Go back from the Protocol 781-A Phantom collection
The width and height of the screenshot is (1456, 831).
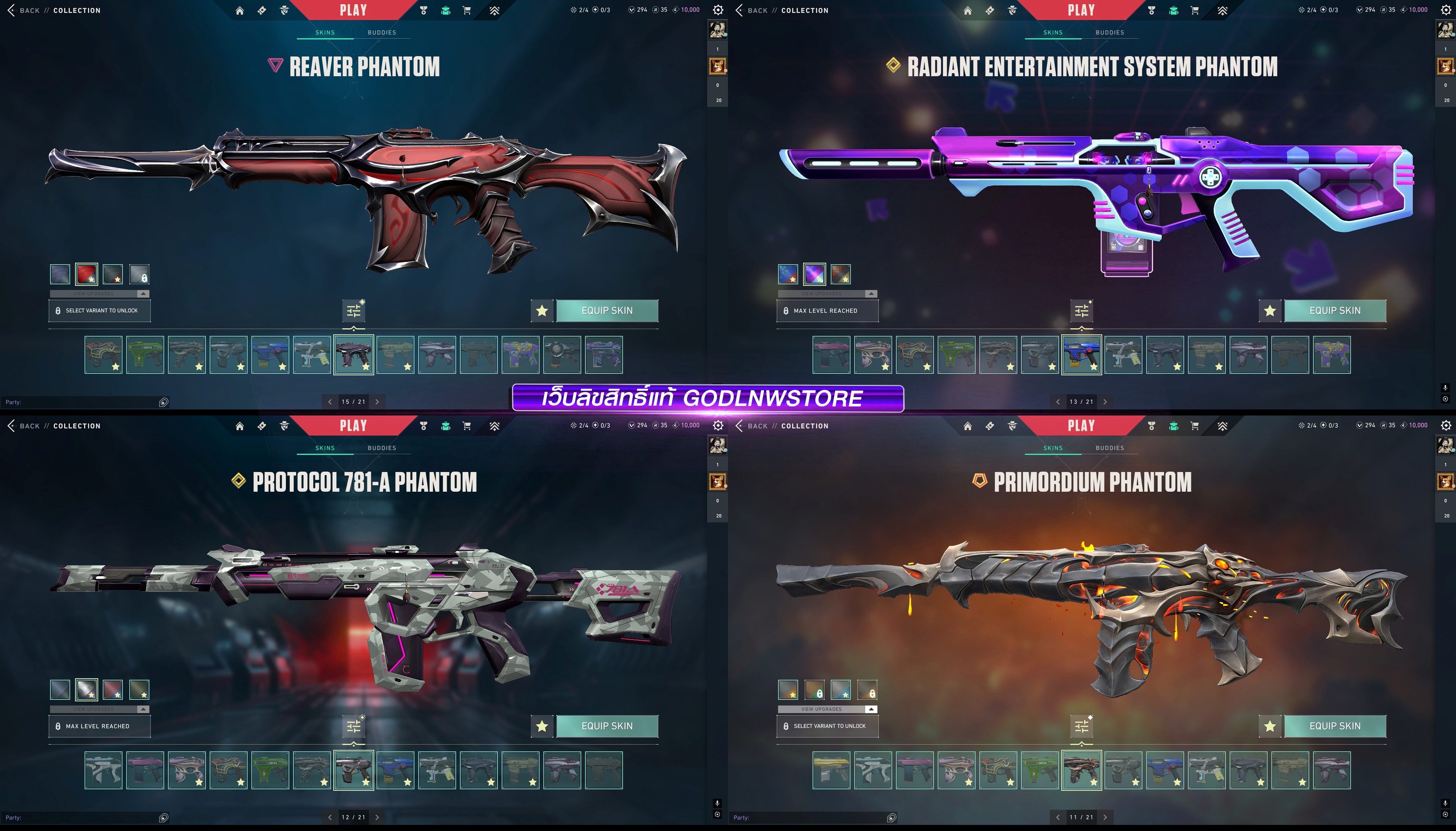(23, 426)
